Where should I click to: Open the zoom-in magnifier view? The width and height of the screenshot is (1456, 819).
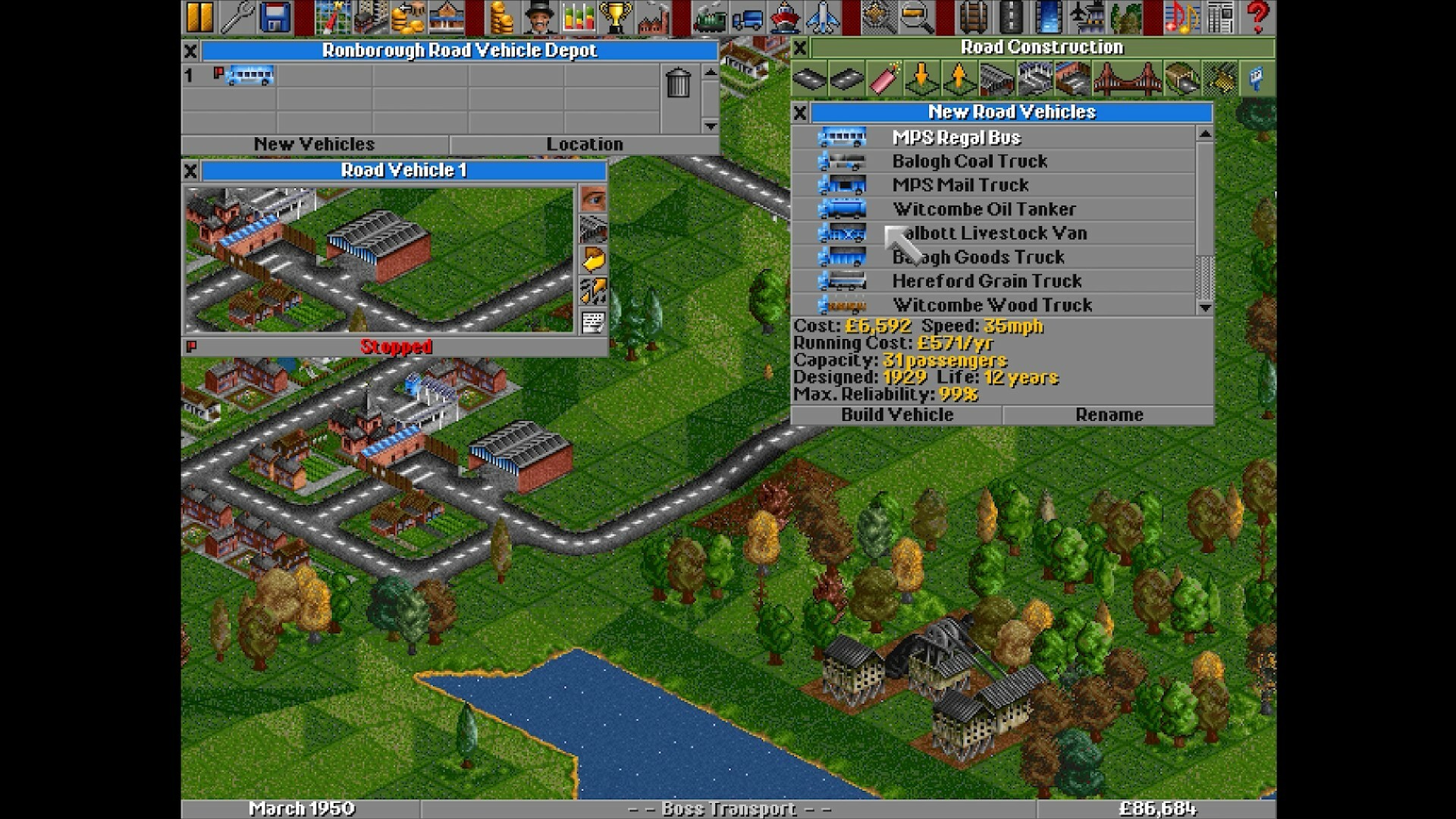click(x=916, y=15)
